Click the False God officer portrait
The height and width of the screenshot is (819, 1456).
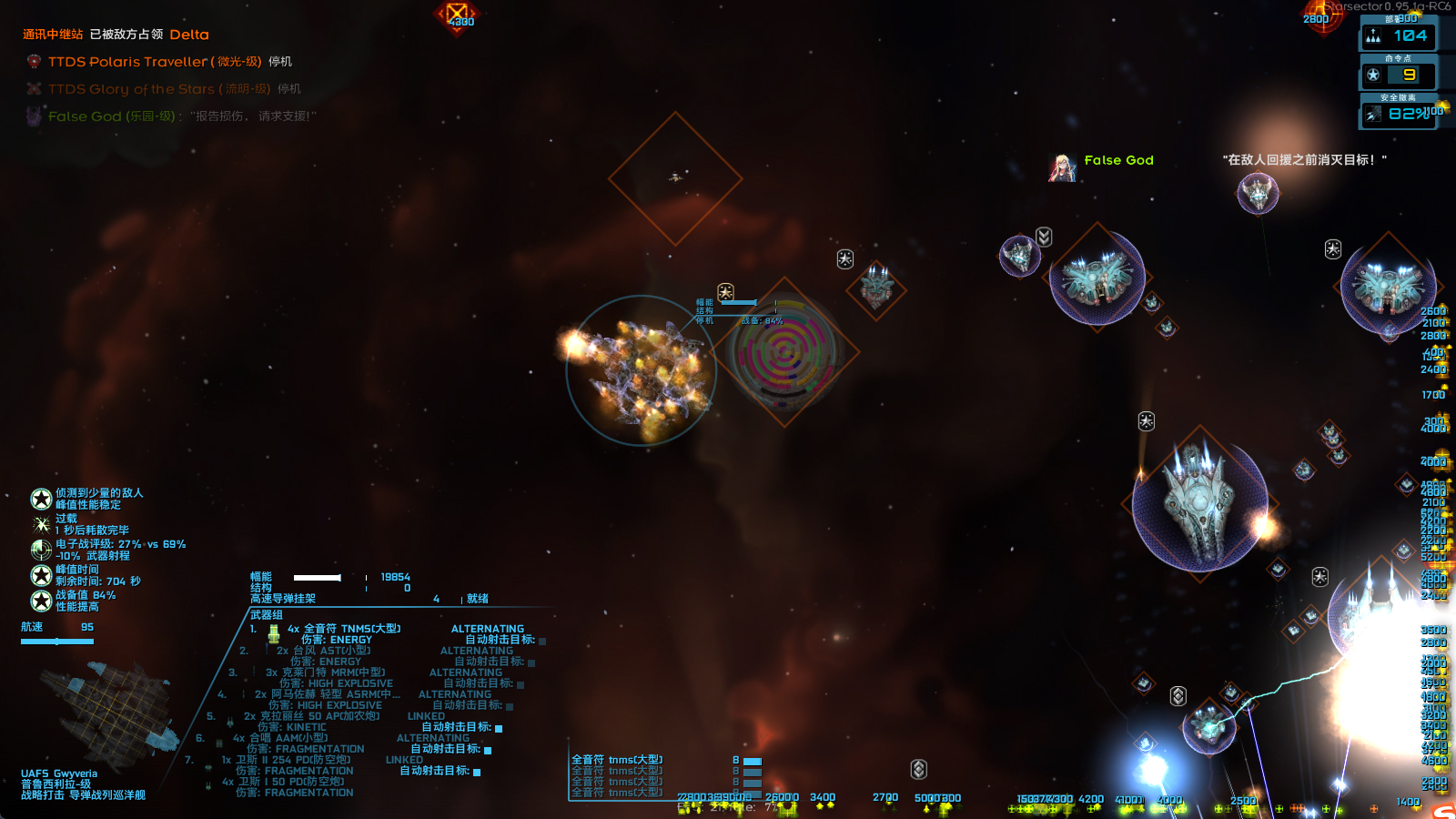pos(1062,167)
